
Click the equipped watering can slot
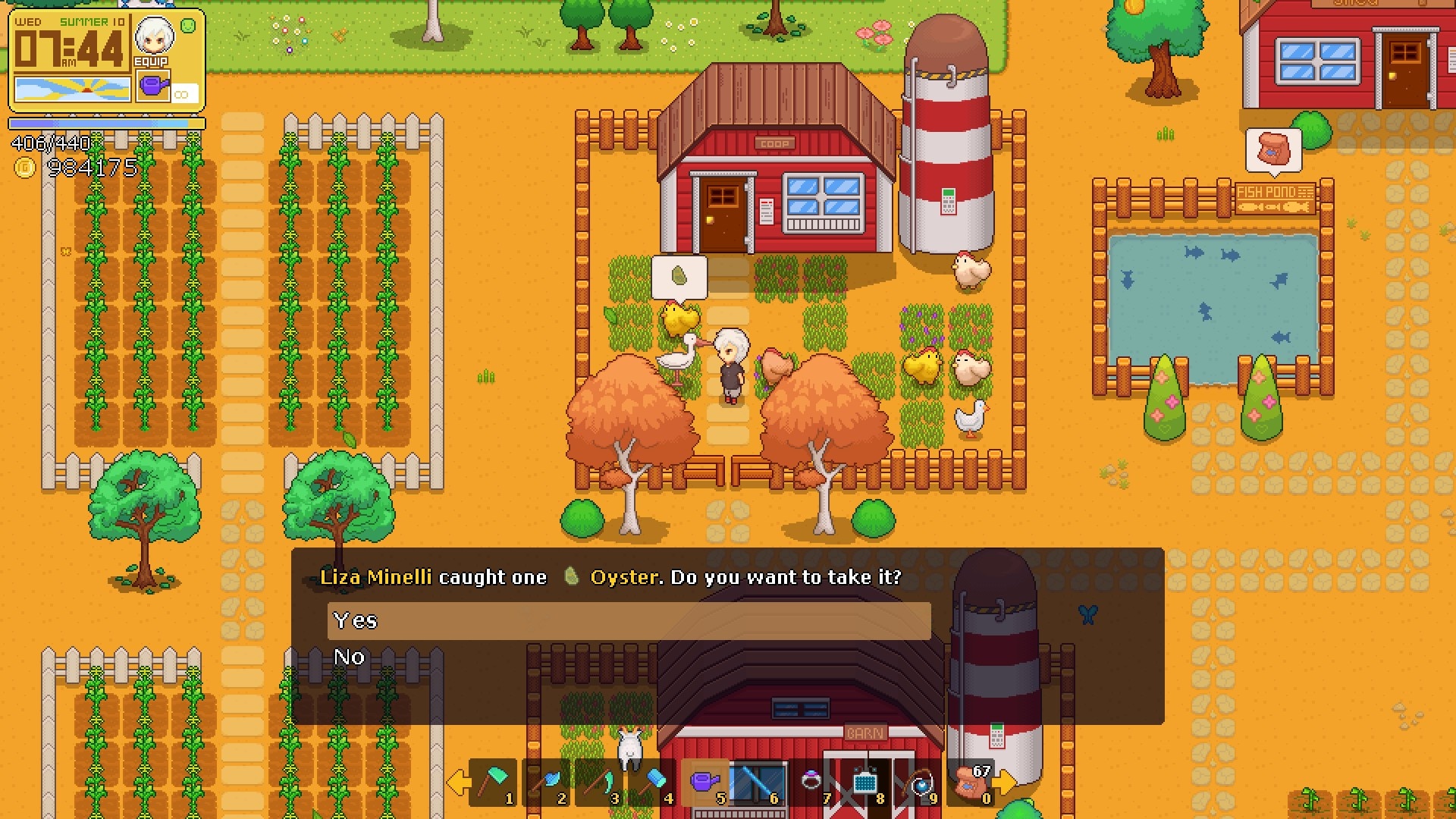(153, 86)
